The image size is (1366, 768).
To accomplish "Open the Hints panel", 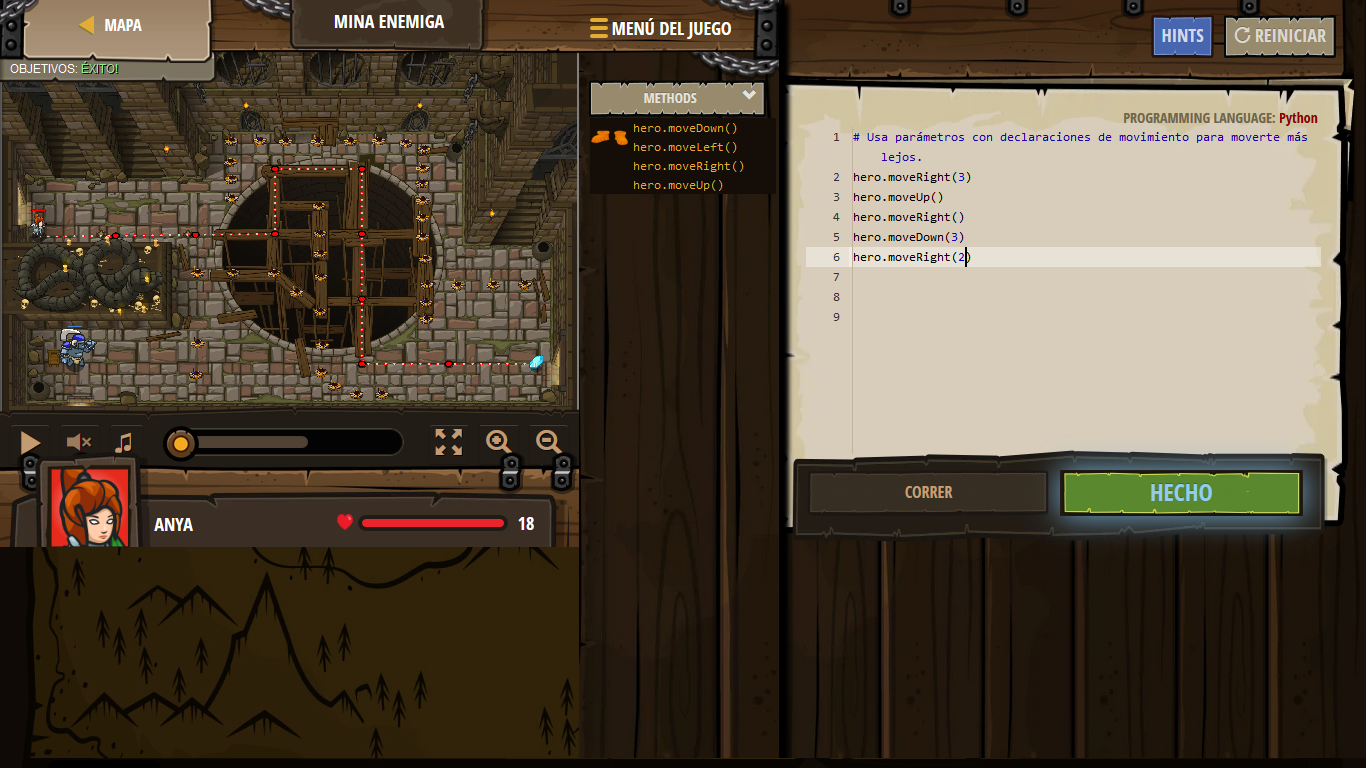I will pyautogui.click(x=1182, y=35).
